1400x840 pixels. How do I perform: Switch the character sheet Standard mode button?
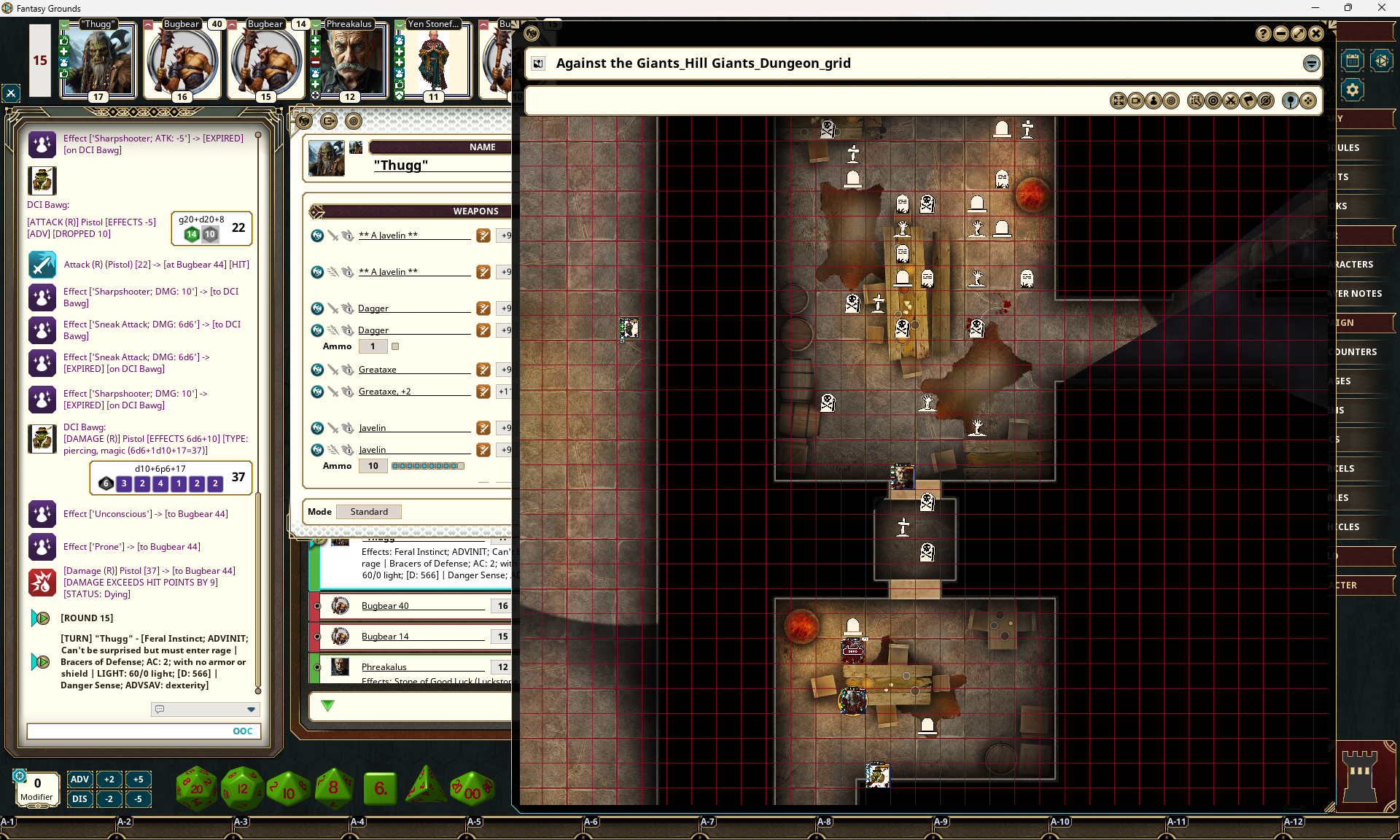[x=369, y=512]
